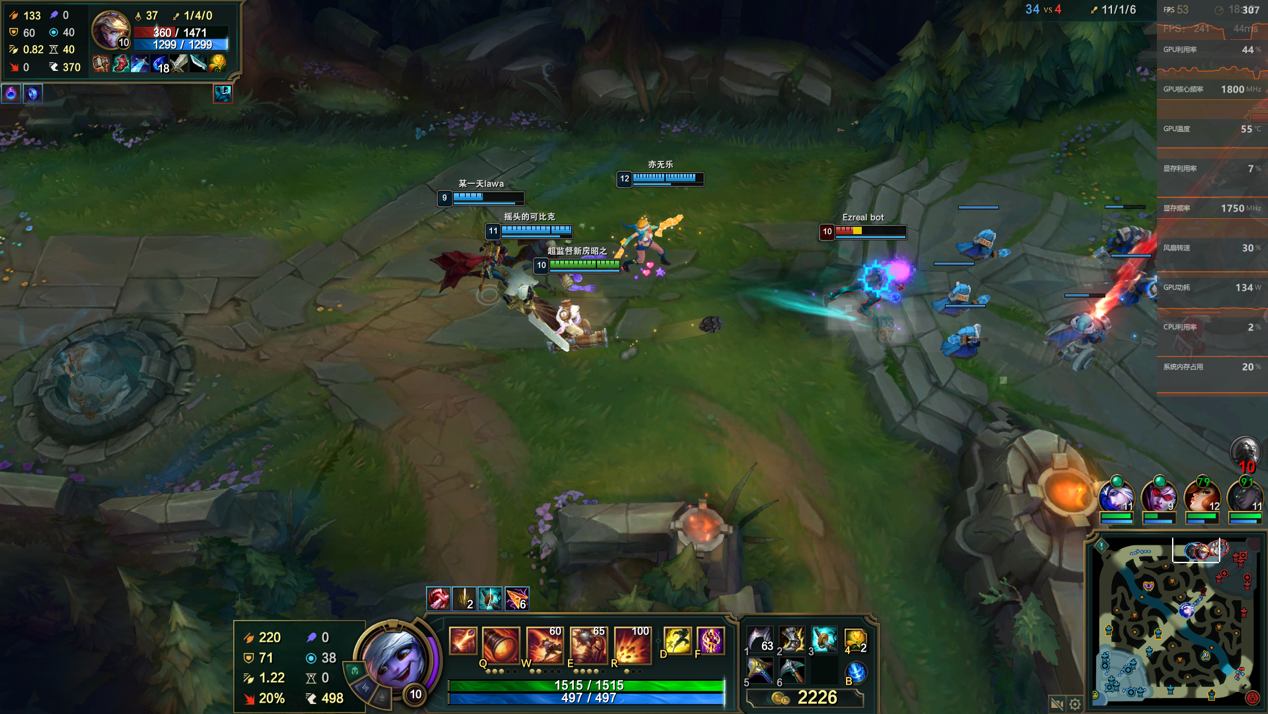Use the E ability Explosive Charge
This screenshot has height=714, width=1268.
tap(588, 644)
